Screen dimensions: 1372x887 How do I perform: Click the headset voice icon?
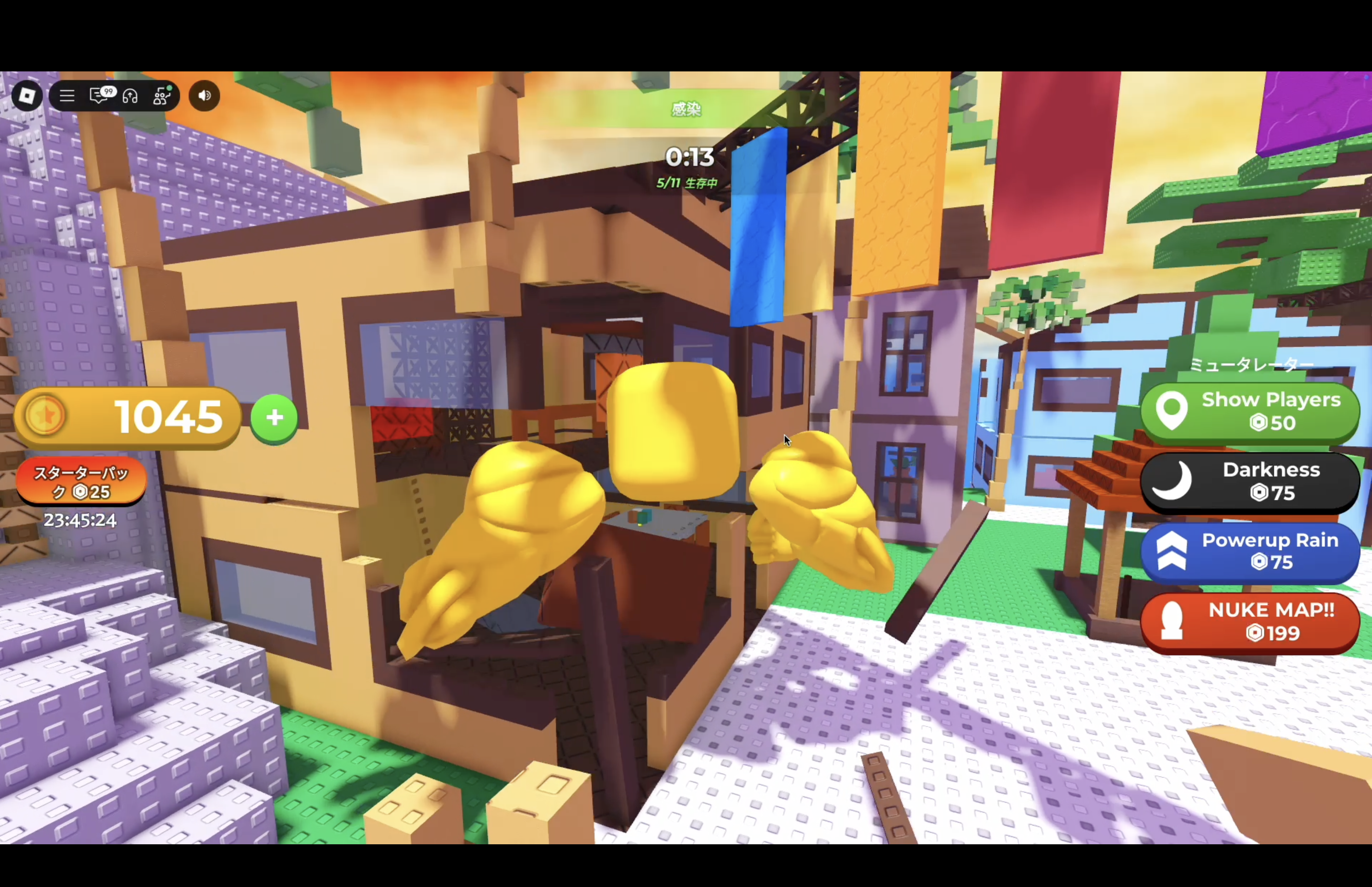coord(130,96)
